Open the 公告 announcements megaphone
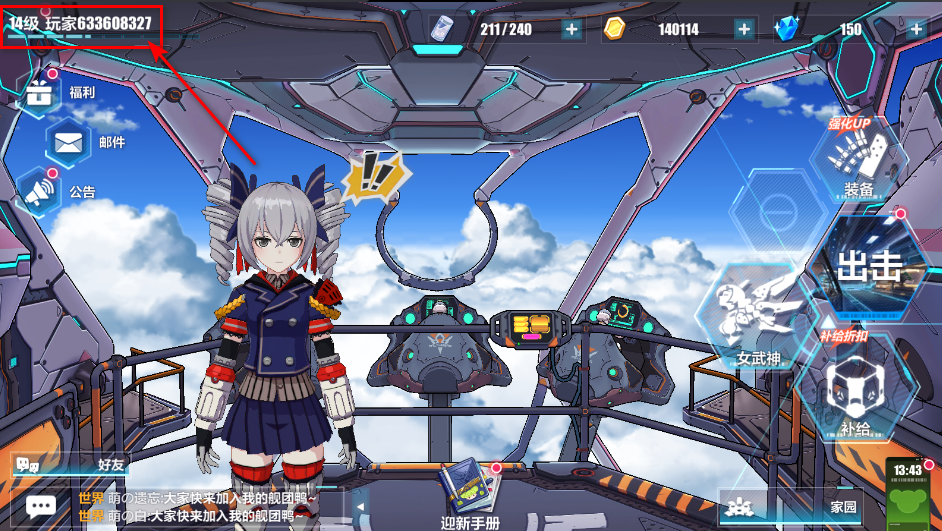This screenshot has width=942, height=531. (40, 192)
